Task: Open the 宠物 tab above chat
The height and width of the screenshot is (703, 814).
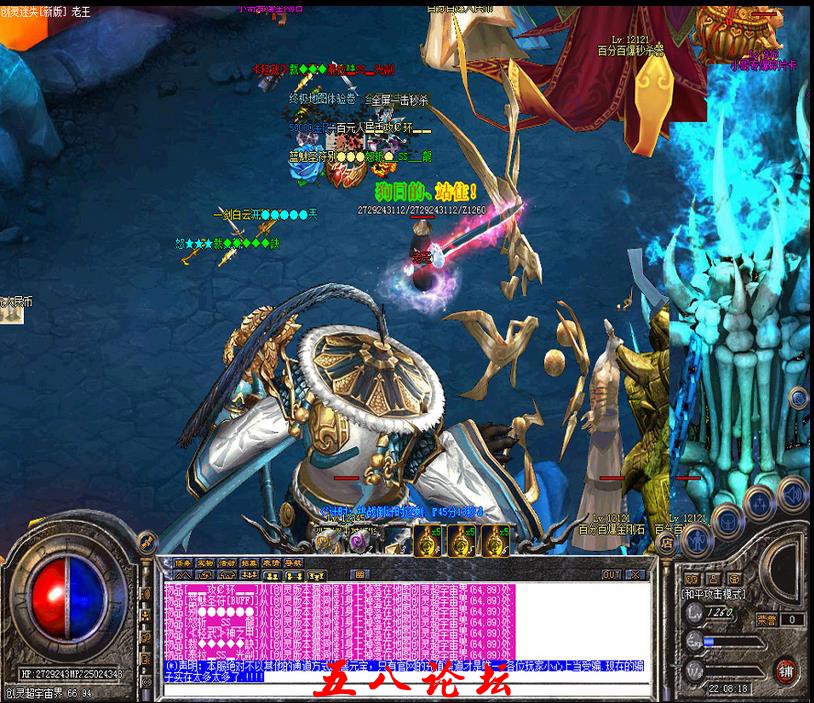Action: (x=205, y=563)
